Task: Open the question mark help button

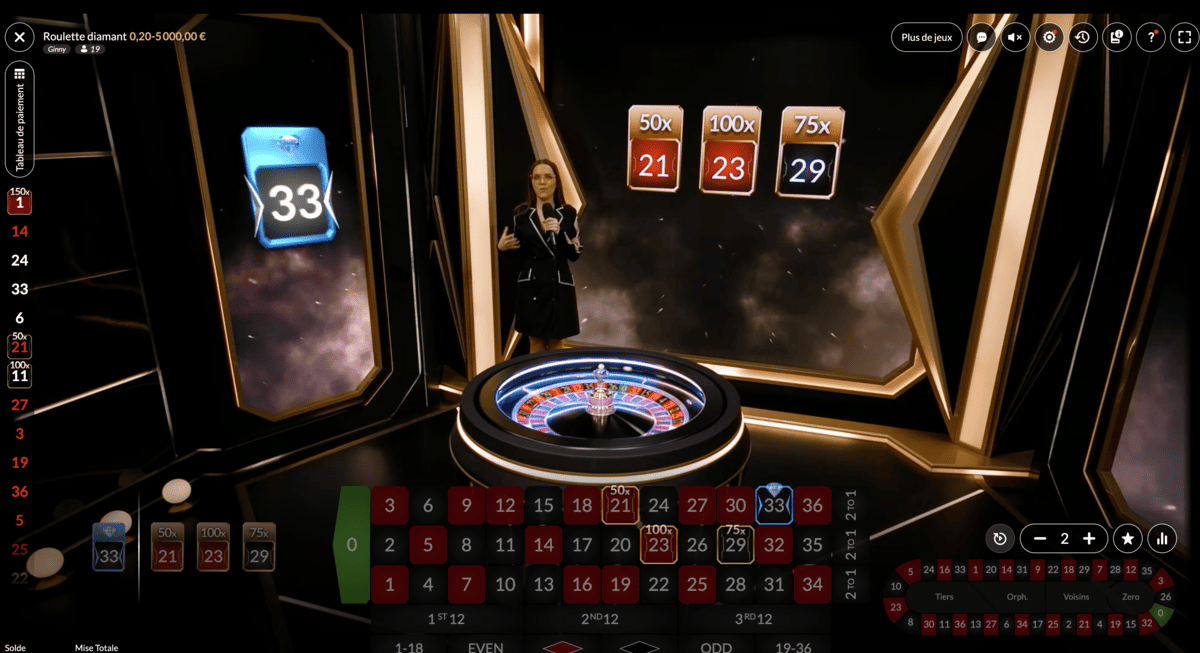Action: [1151, 38]
